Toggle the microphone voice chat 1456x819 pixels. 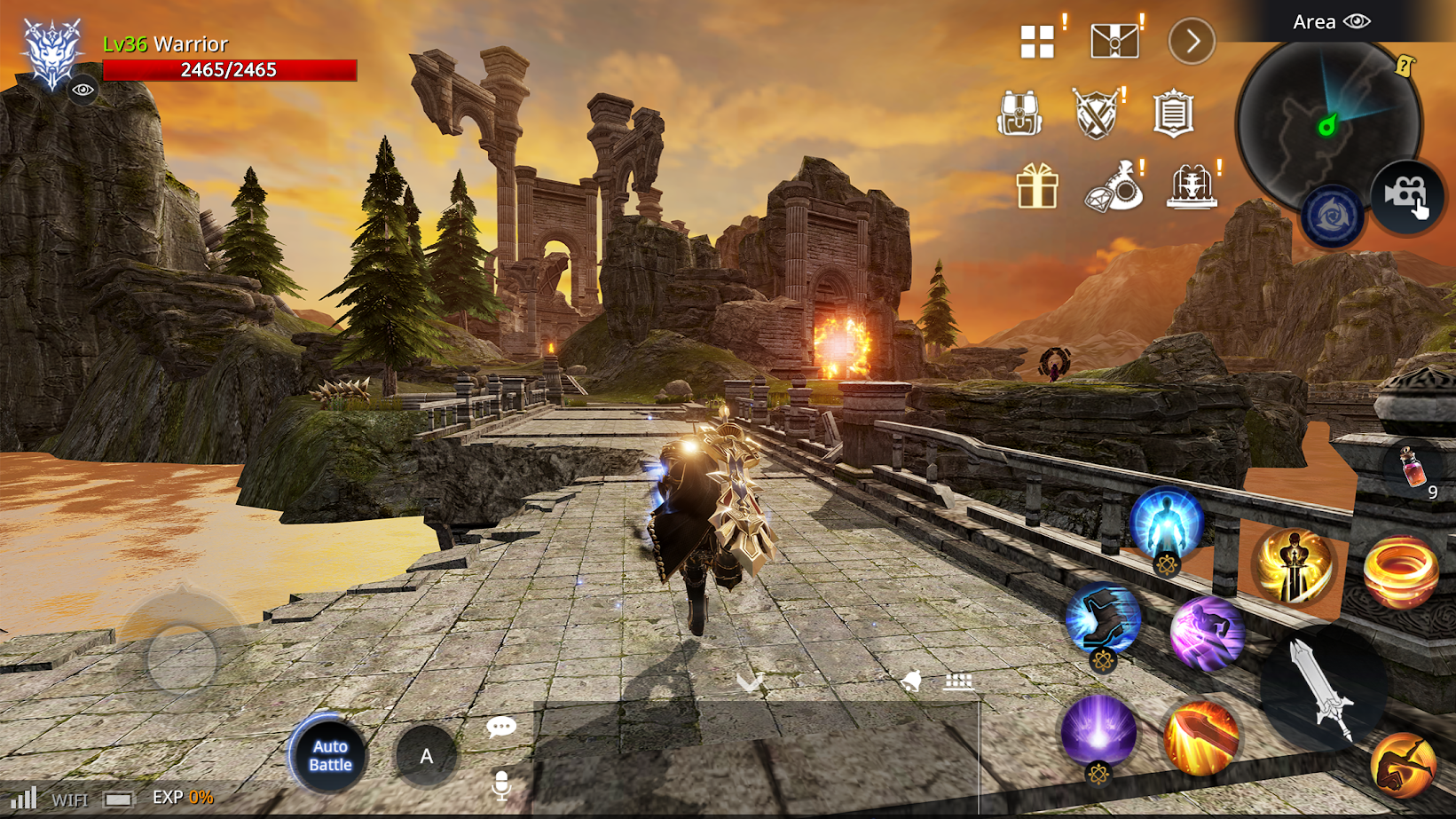pos(501,785)
